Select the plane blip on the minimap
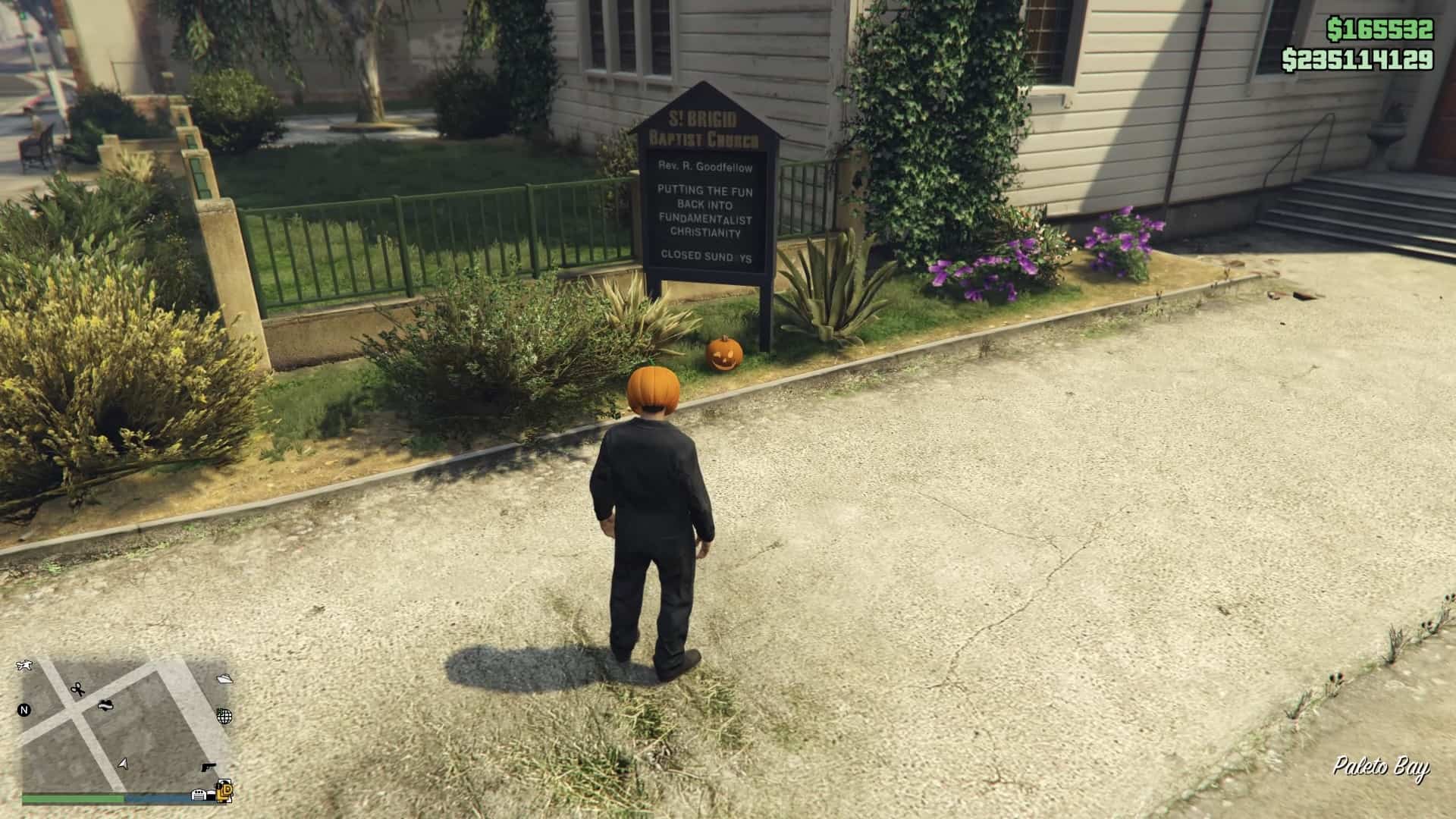Screen dimensions: 1456x819 point(24,666)
